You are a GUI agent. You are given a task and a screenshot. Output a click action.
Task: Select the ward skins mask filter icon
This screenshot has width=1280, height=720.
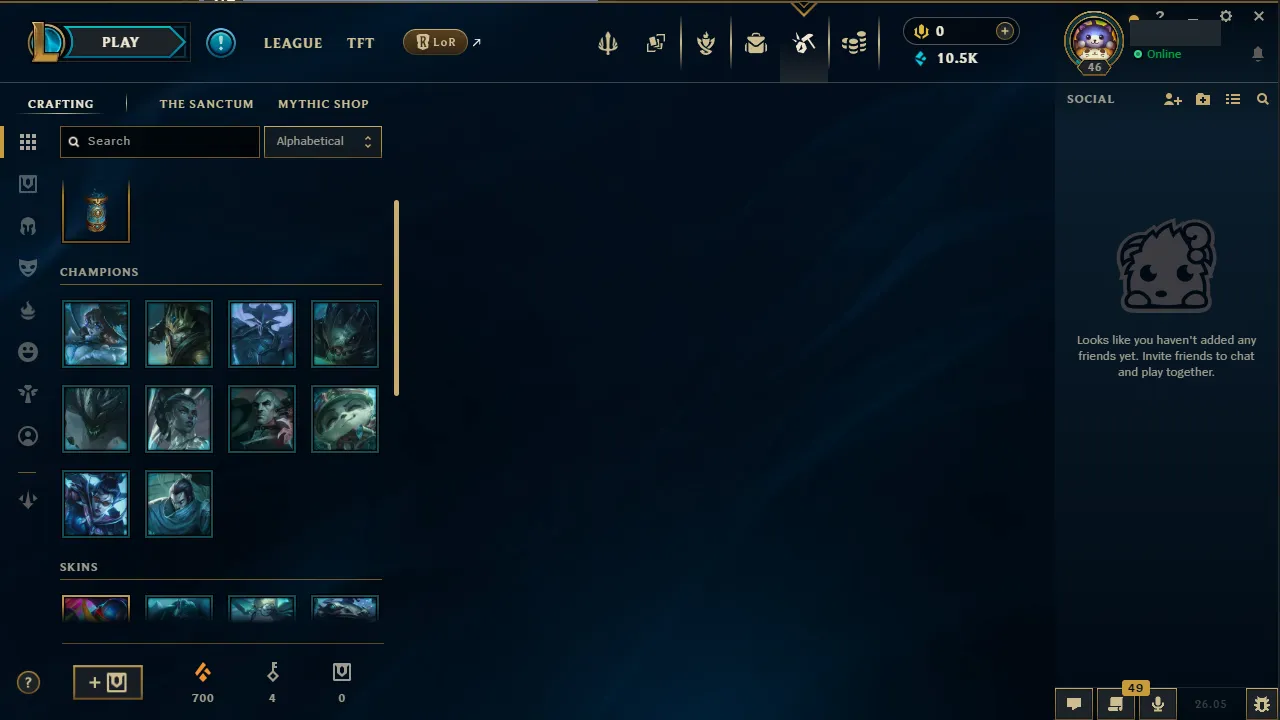[28, 267]
